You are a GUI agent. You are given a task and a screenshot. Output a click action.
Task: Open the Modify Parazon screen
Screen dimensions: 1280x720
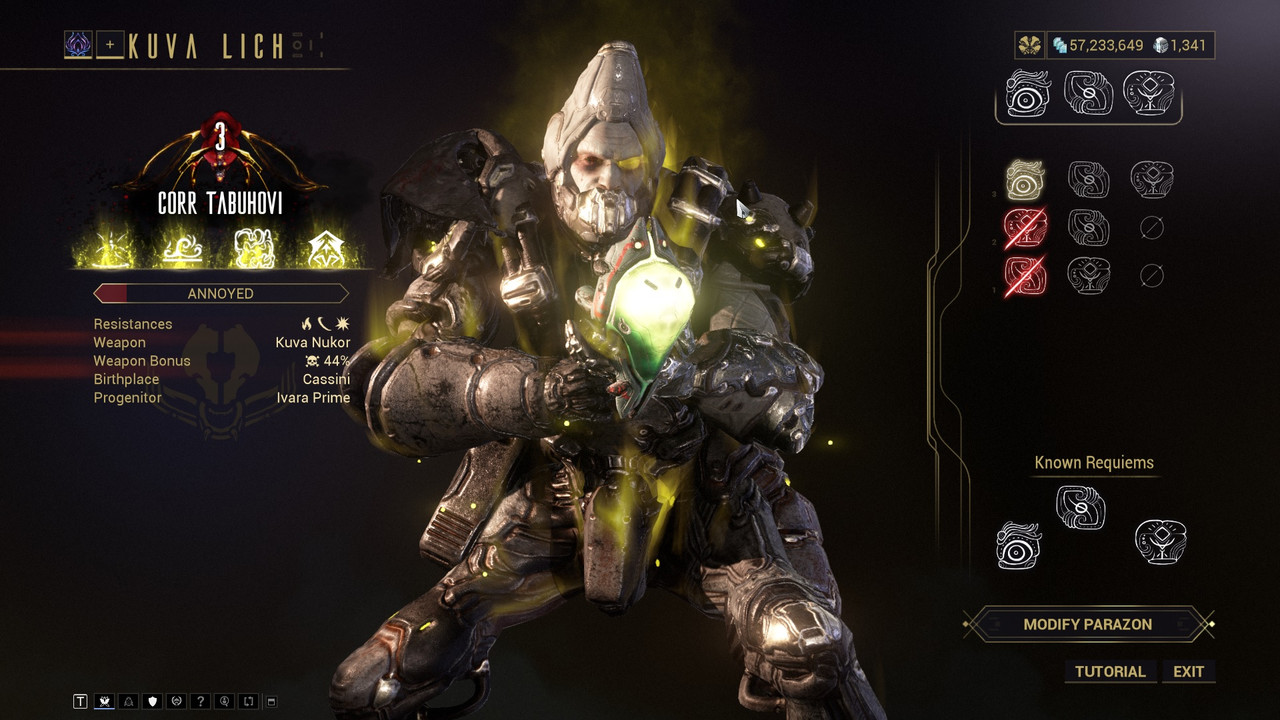point(1087,624)
